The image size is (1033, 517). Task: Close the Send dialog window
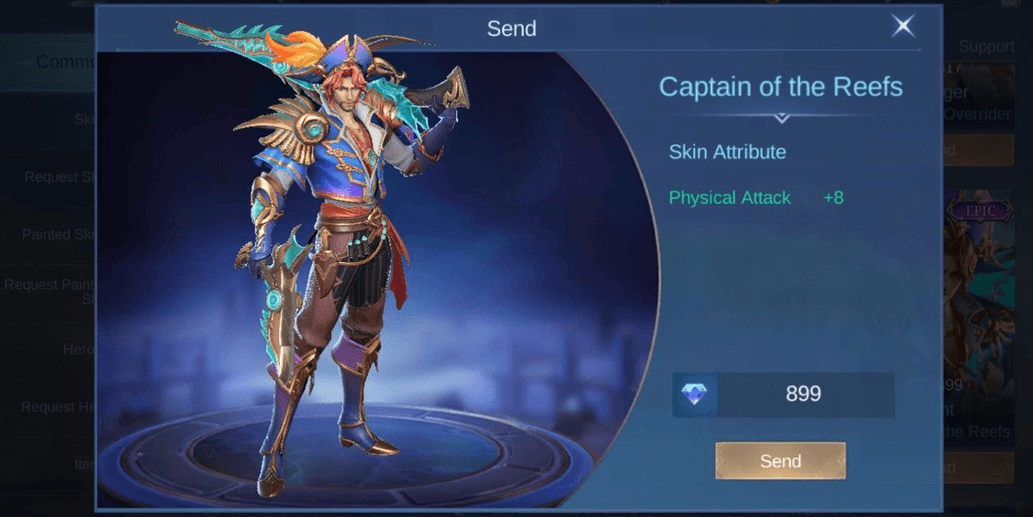click(903, 27)
